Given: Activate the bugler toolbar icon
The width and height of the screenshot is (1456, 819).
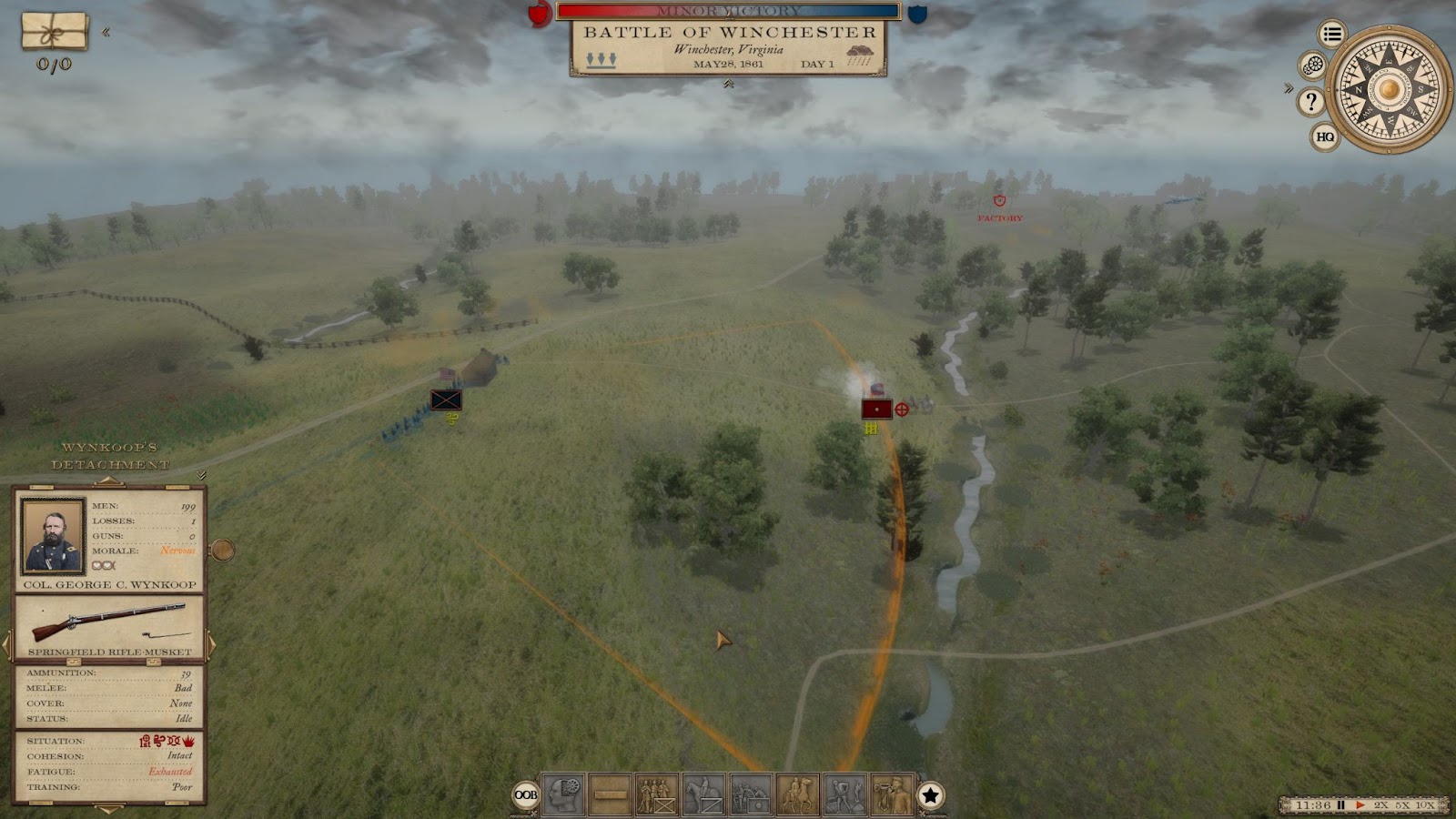Looking at the screenshot, I should pos(892,794).
